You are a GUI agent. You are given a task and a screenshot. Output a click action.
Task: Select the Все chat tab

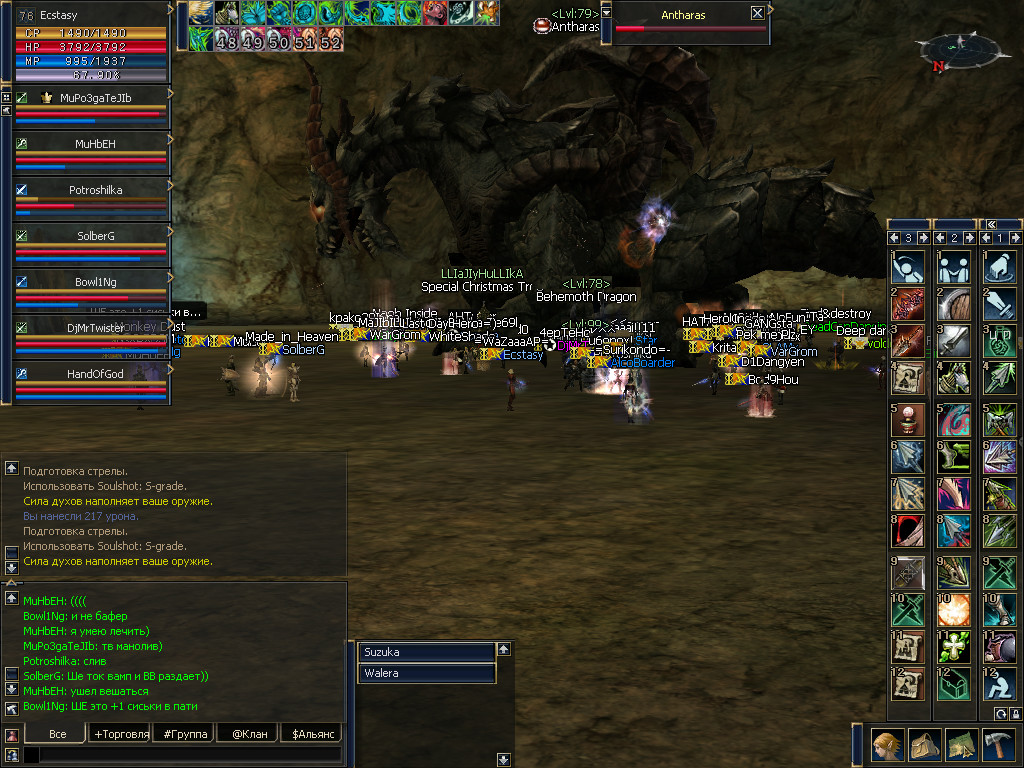[57, 734]
